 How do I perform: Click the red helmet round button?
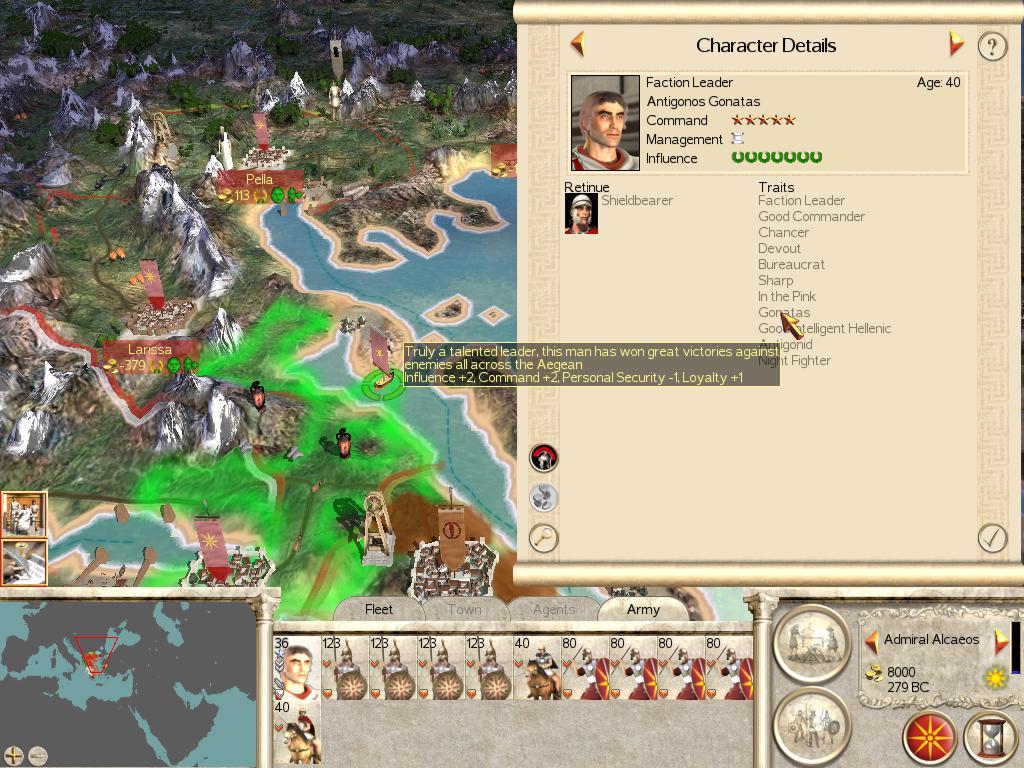543,458
